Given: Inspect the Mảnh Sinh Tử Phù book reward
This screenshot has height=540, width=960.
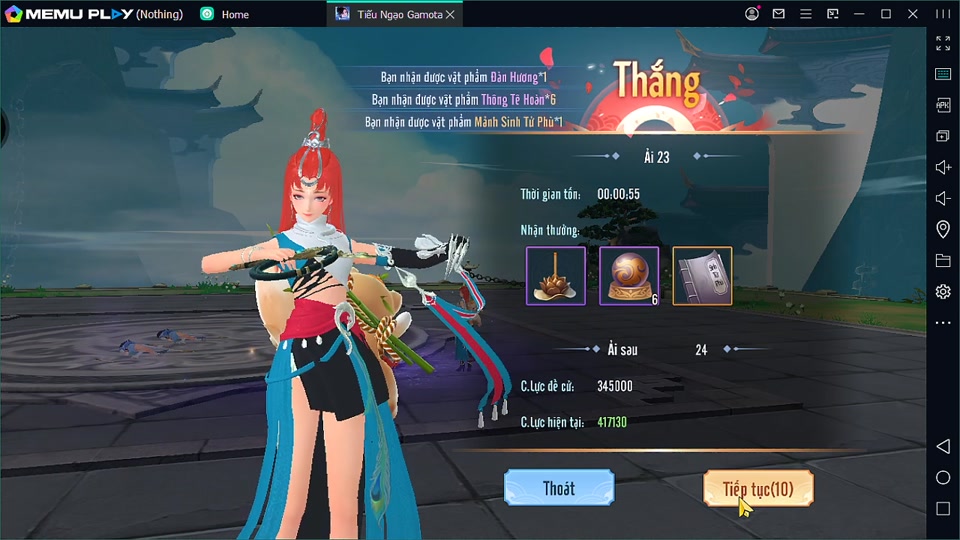Looking at the screenshot, I should pyautogui.click(x=702, y=275).
